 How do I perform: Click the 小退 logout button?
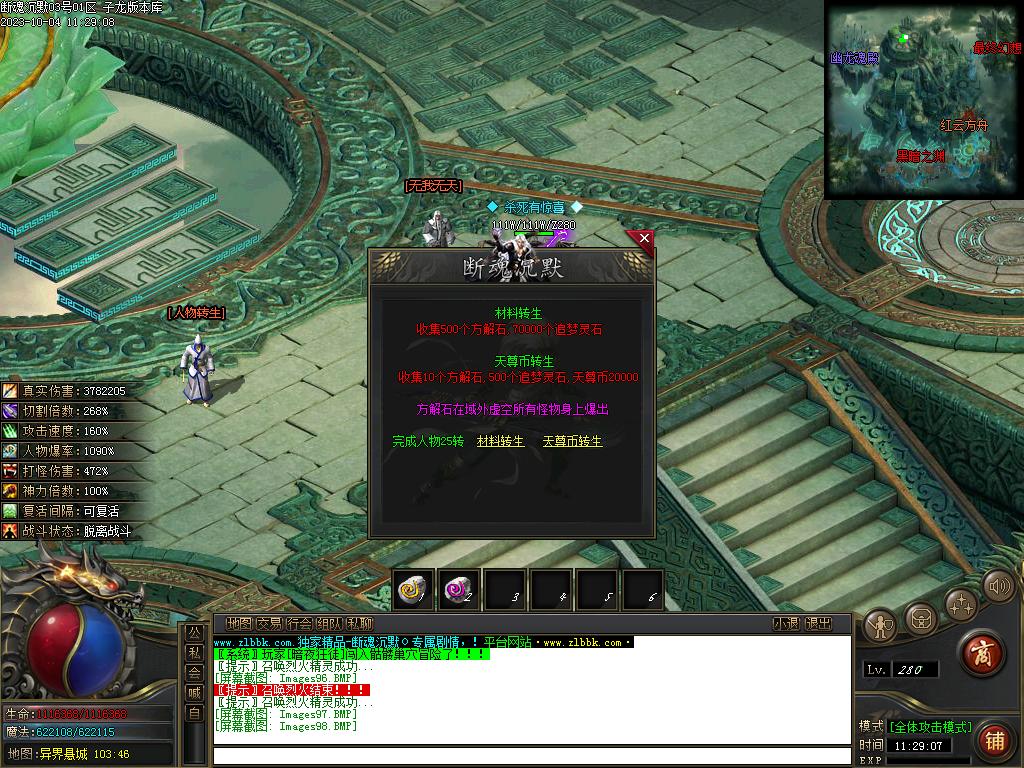[x=786, y=624]
